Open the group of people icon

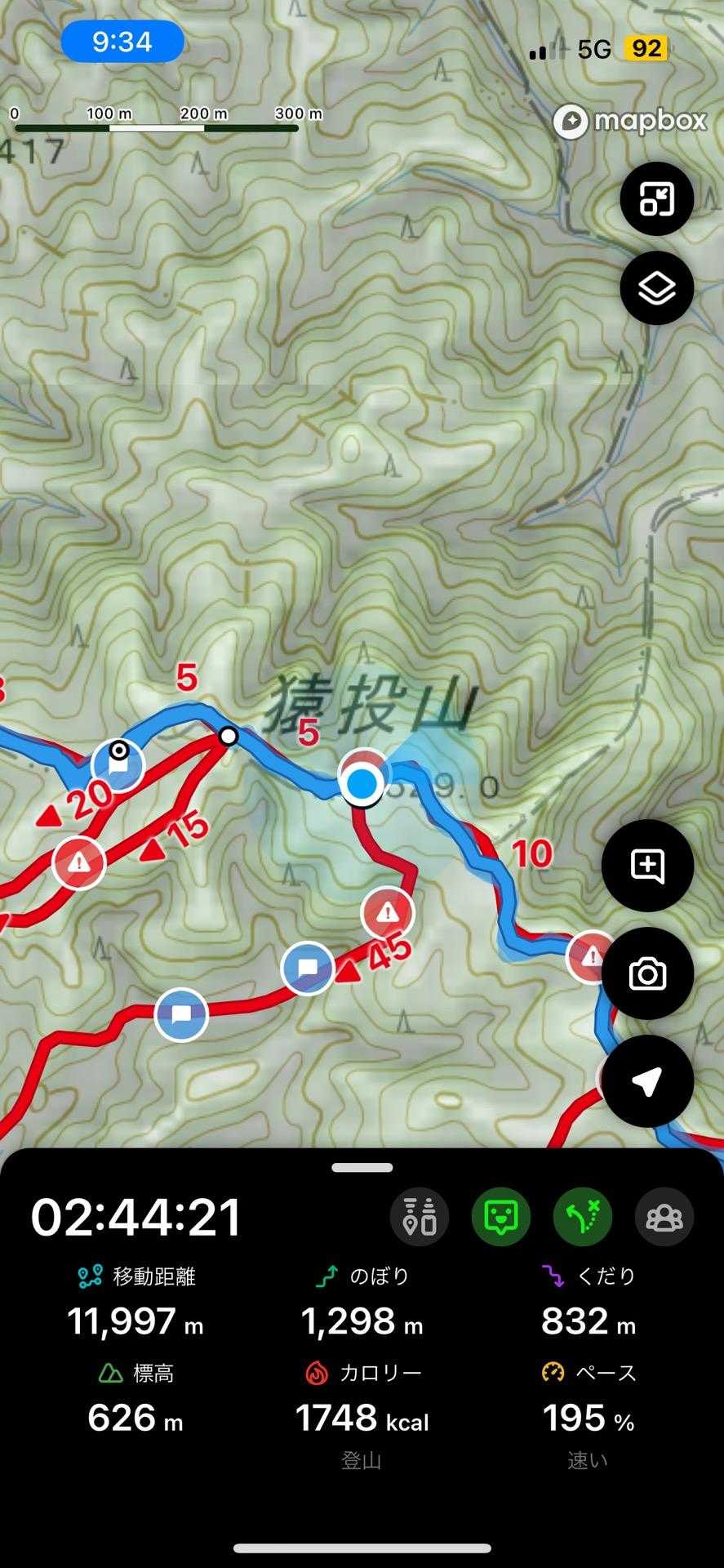[x=664, y=1217]
